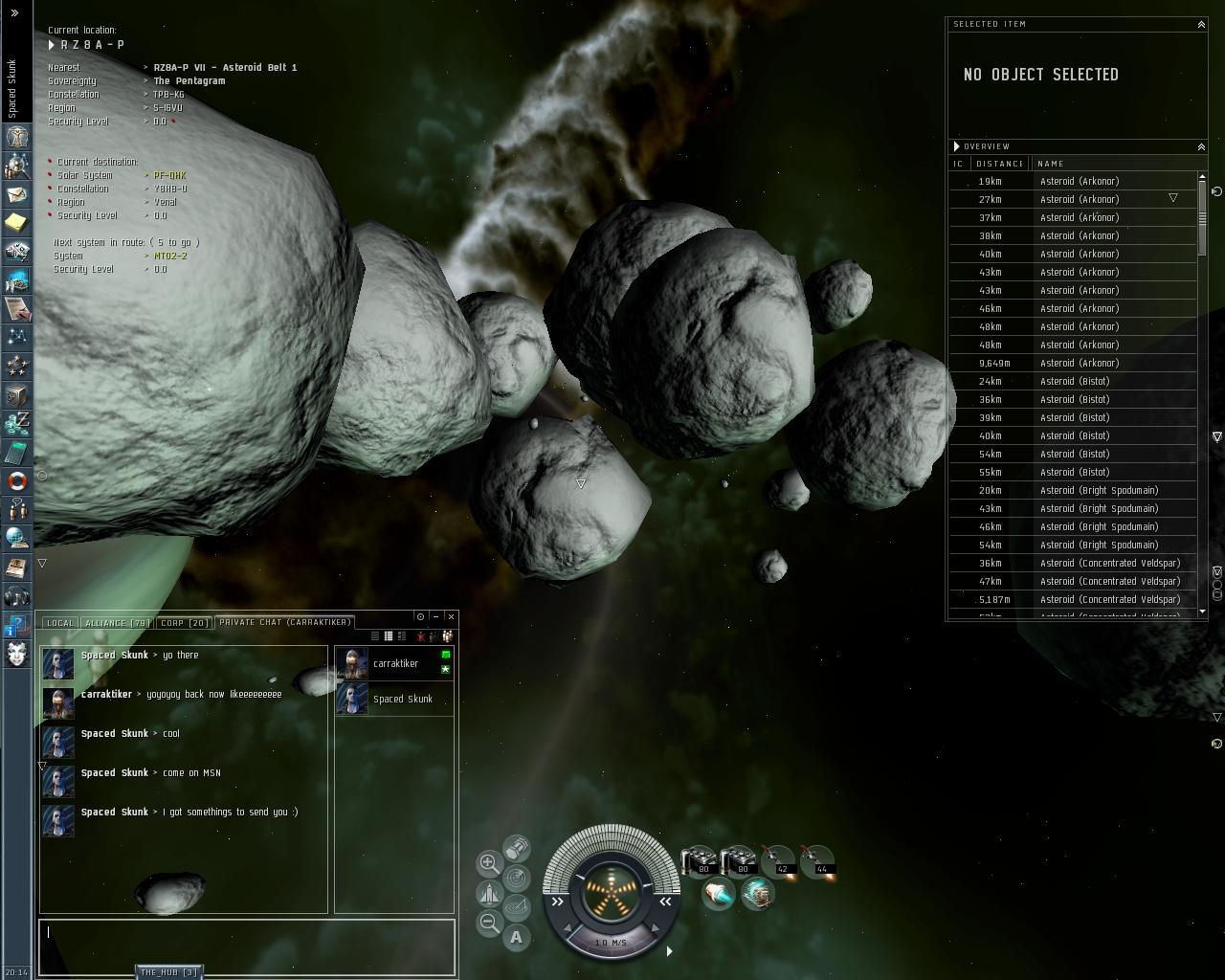Sort overview by the Distance column
The image size is (1225, 980).
point(999,164)
